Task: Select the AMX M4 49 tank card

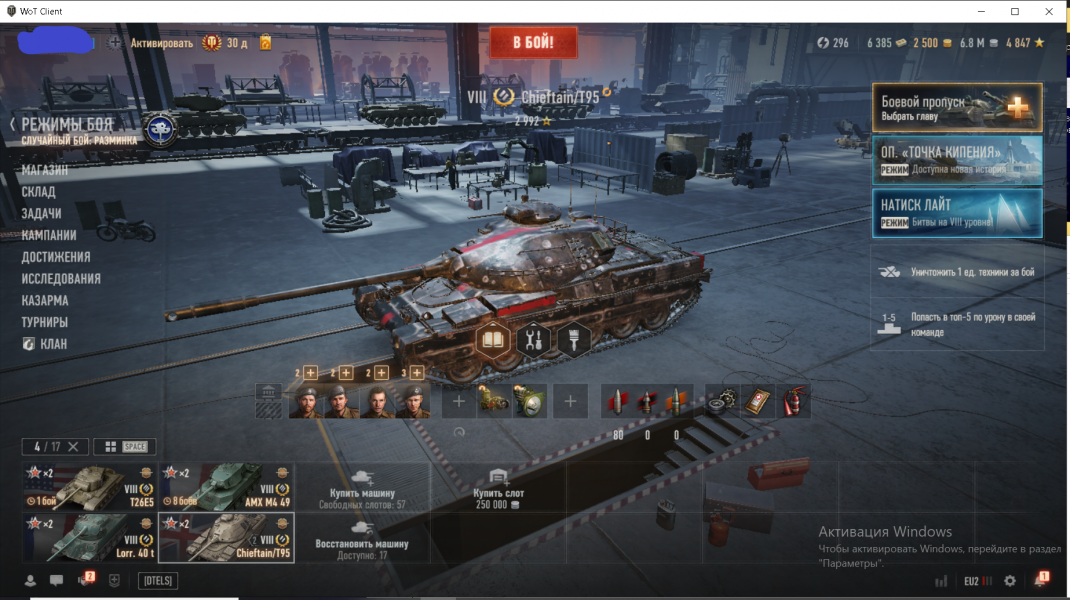Action: (226, 487)
